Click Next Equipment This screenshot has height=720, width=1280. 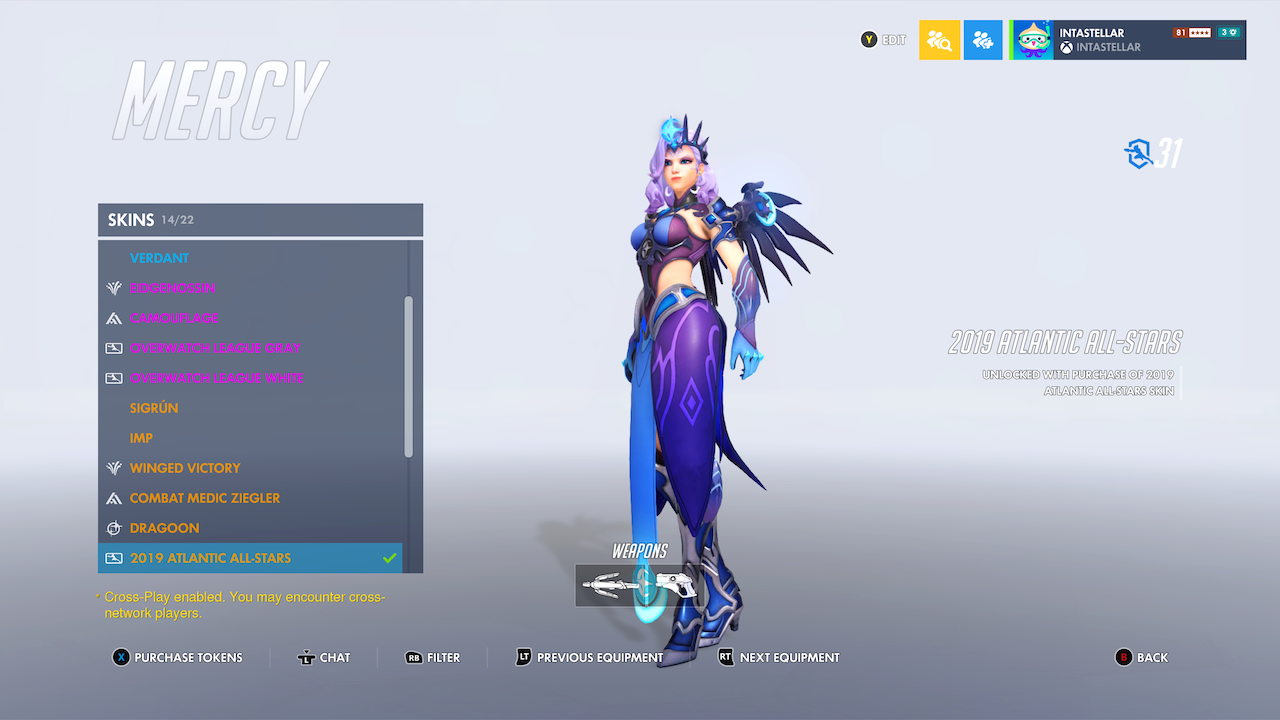pyautogui.click(x=779, y=657)
